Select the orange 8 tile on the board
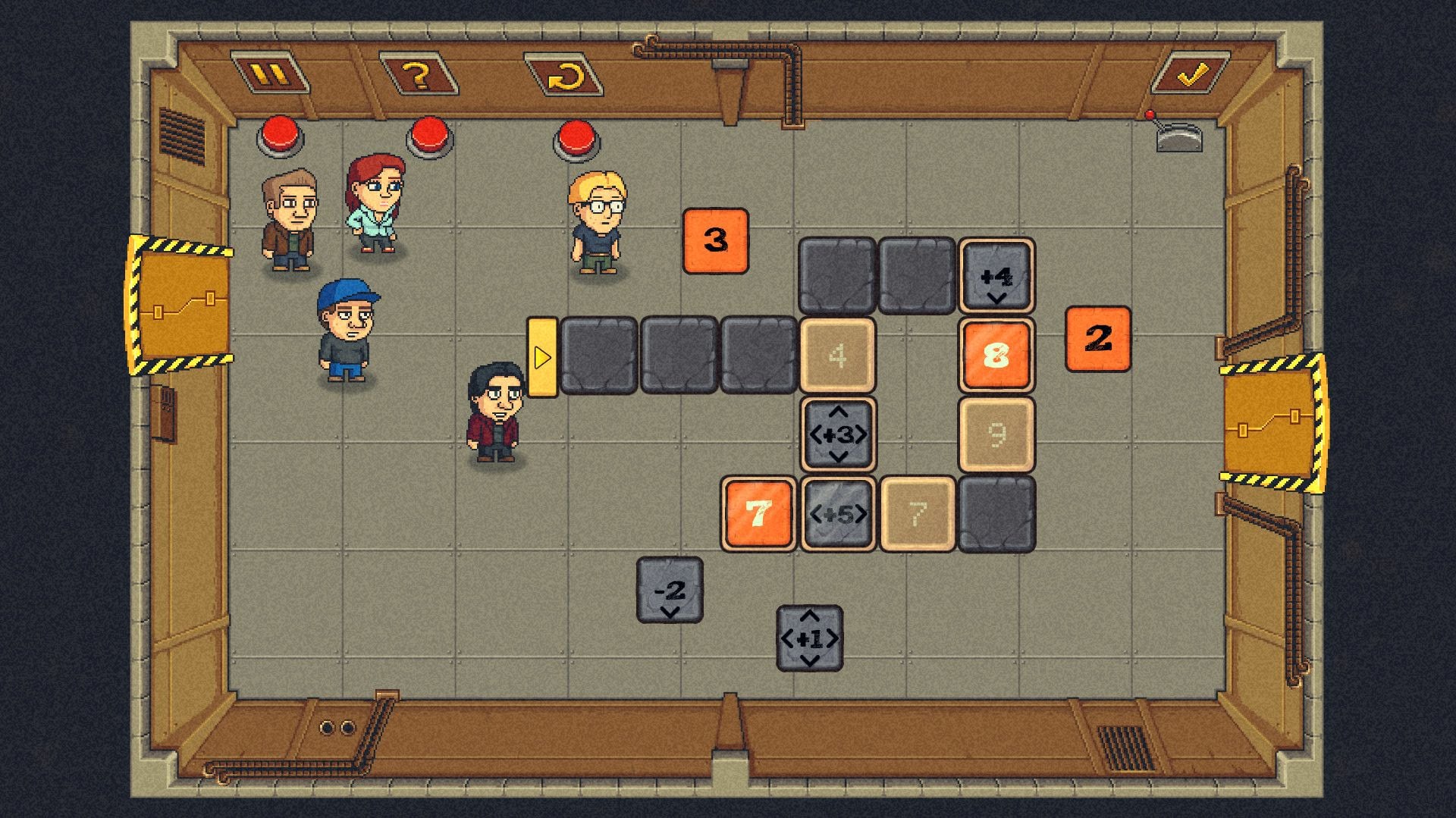Image resolution: width=1456 pixels, height=818 pixels. (996, 355)
